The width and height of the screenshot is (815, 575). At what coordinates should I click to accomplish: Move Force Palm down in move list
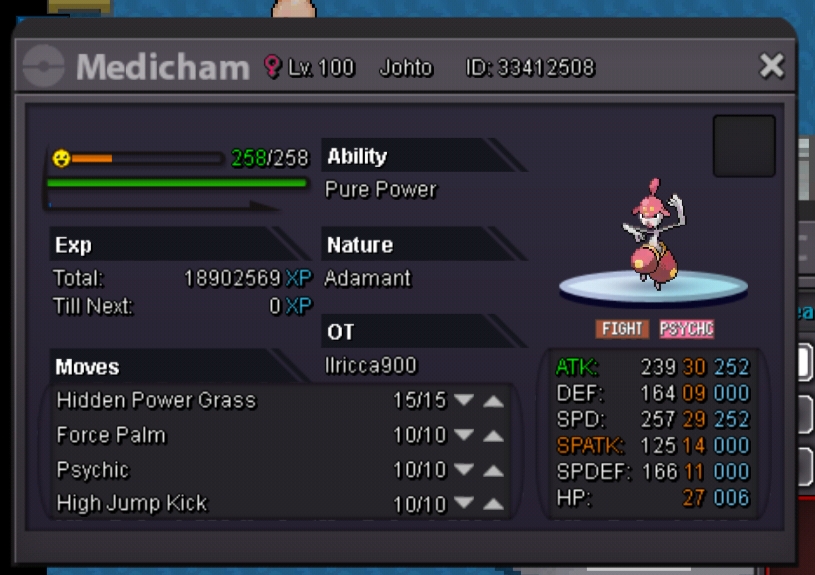point(463,436)
